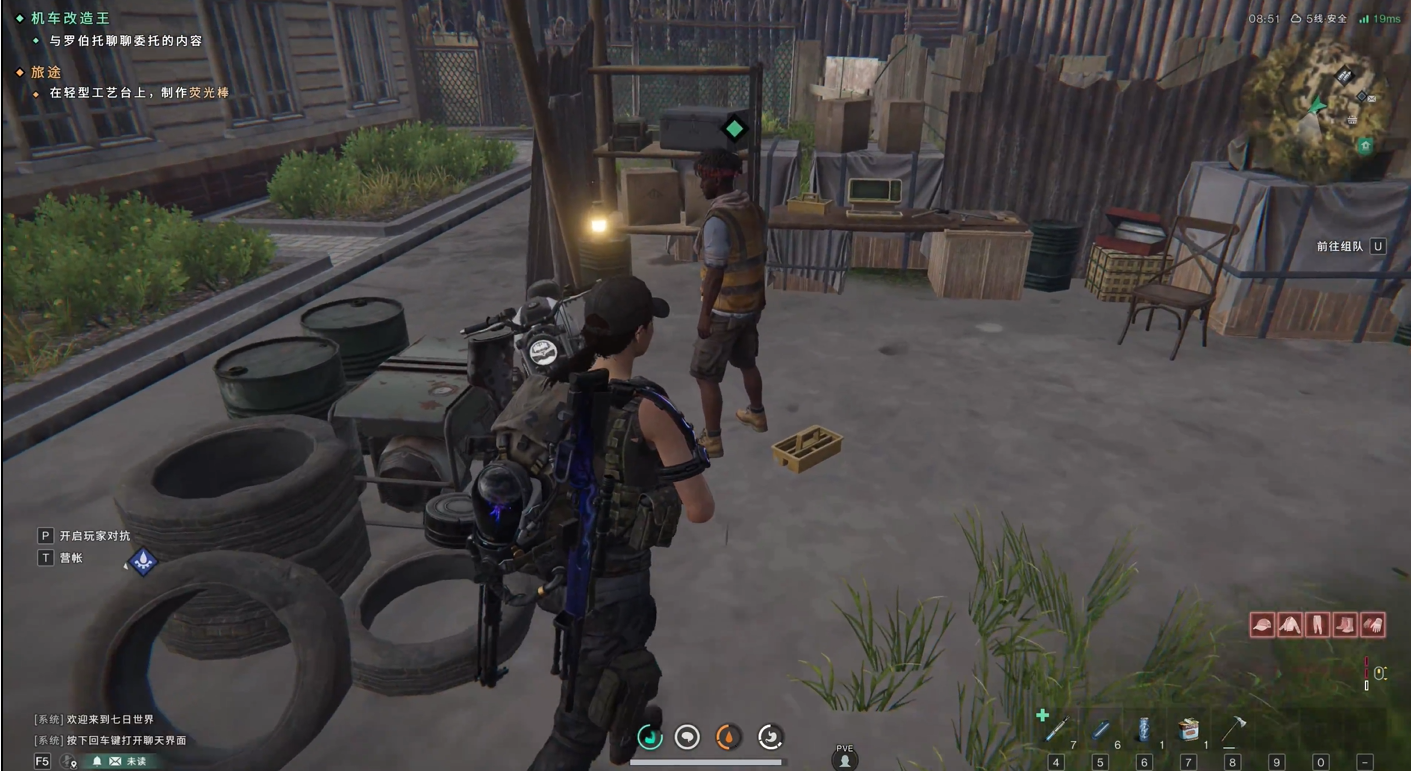Click the damaged cap equipment icon
Screen dimensions: 1411x771
pos(1262,625)
